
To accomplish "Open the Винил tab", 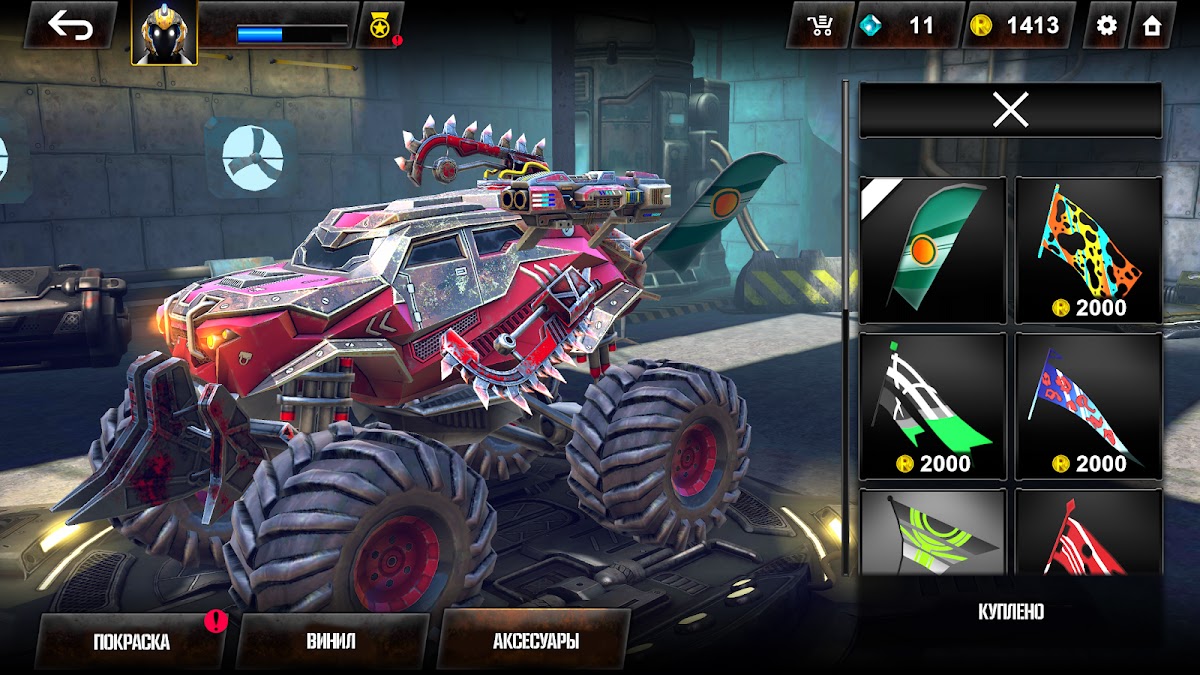I will [331, 641].
